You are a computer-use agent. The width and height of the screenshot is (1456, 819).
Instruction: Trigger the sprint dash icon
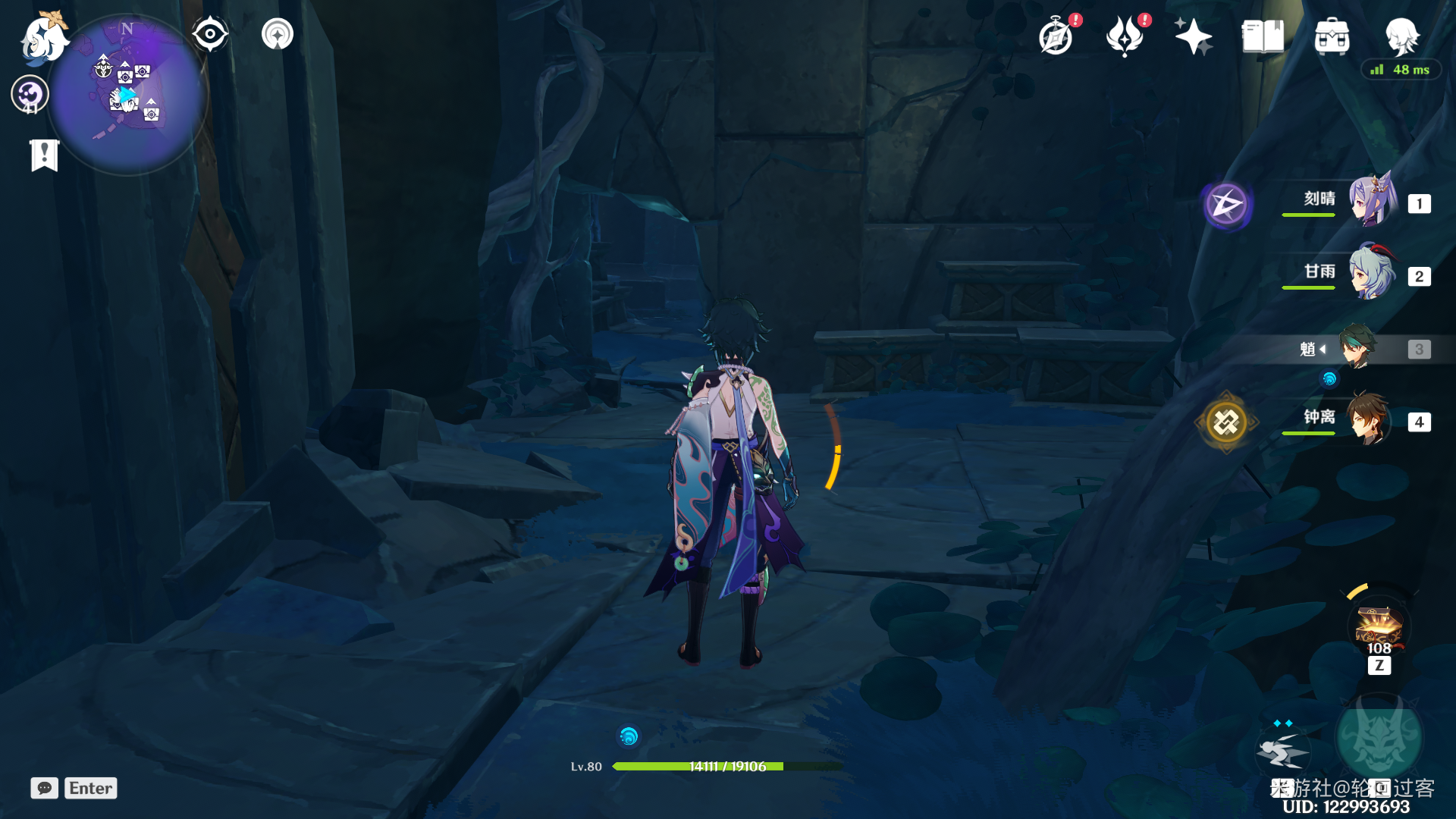pyautogui.click(x=1283, y=752)
